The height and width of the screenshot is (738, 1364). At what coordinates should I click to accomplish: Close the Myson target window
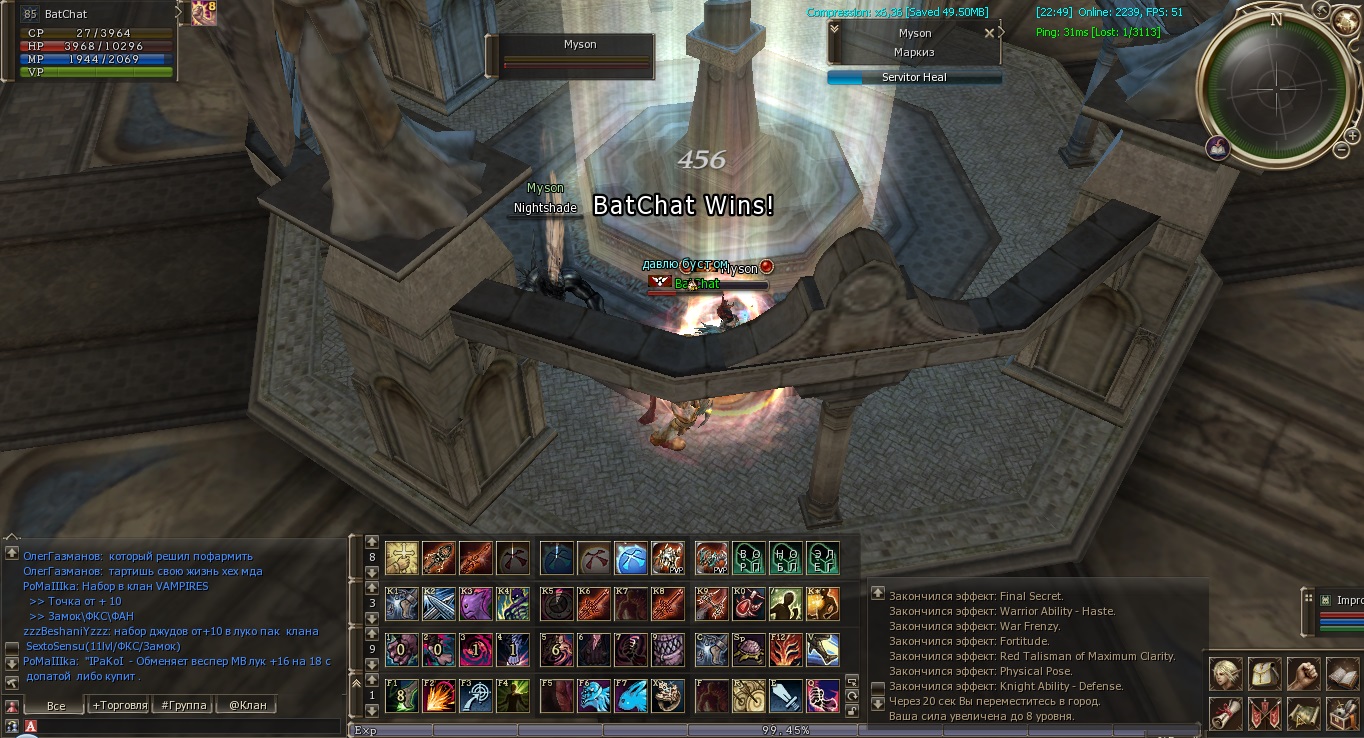click(990, 33)
